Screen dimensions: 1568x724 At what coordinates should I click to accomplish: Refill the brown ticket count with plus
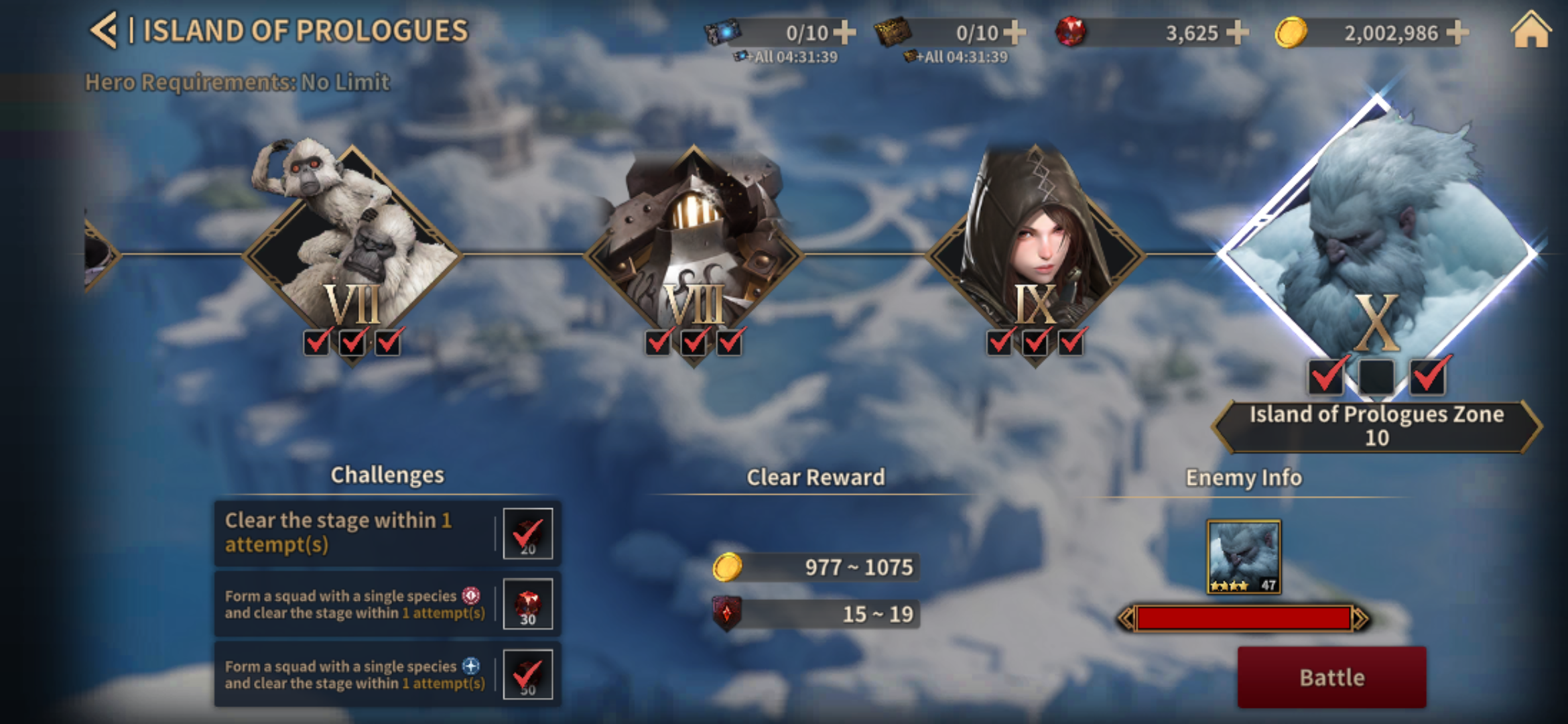click(1015, 32)
